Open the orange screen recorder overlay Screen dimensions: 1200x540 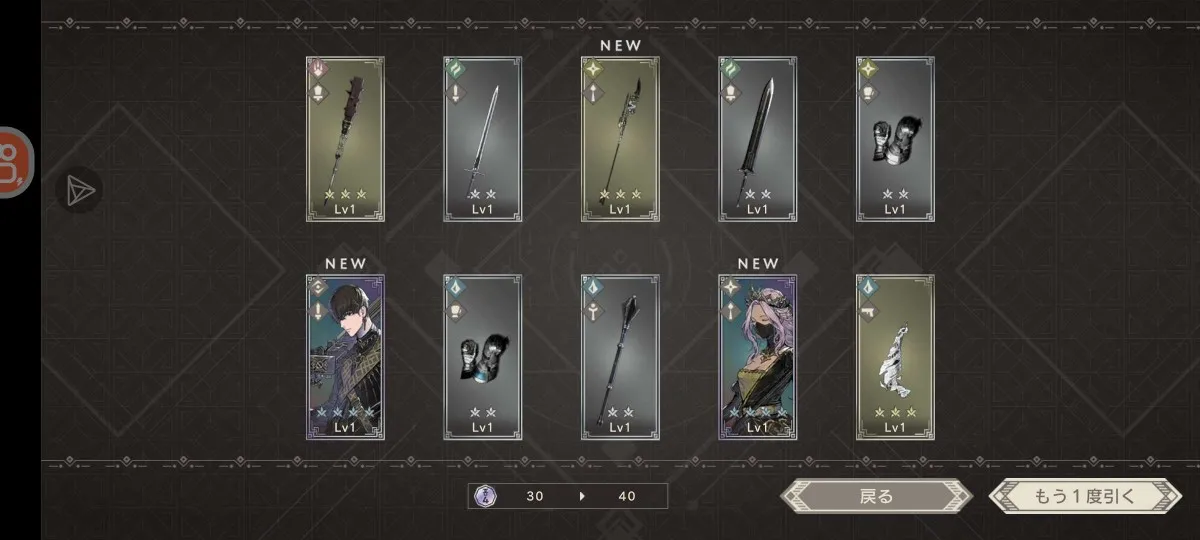coord(15,162)
